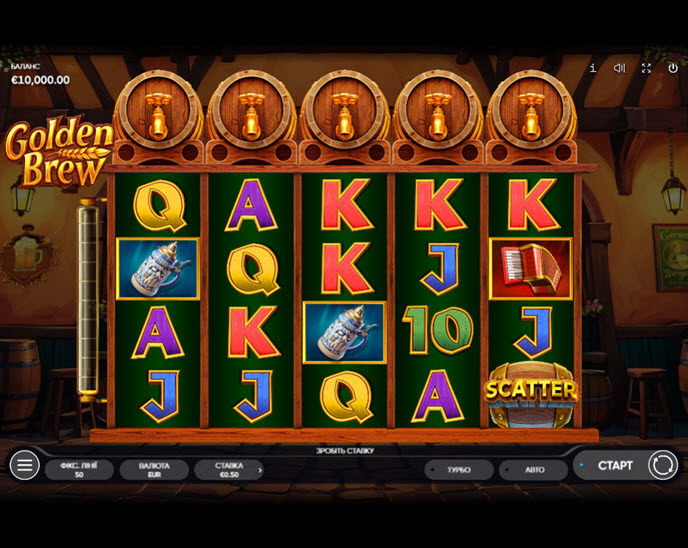Image resolution: width=688 pixels, height=548 pixels.
Task: Switch to fullscreen mode
Action: (646, 68)
